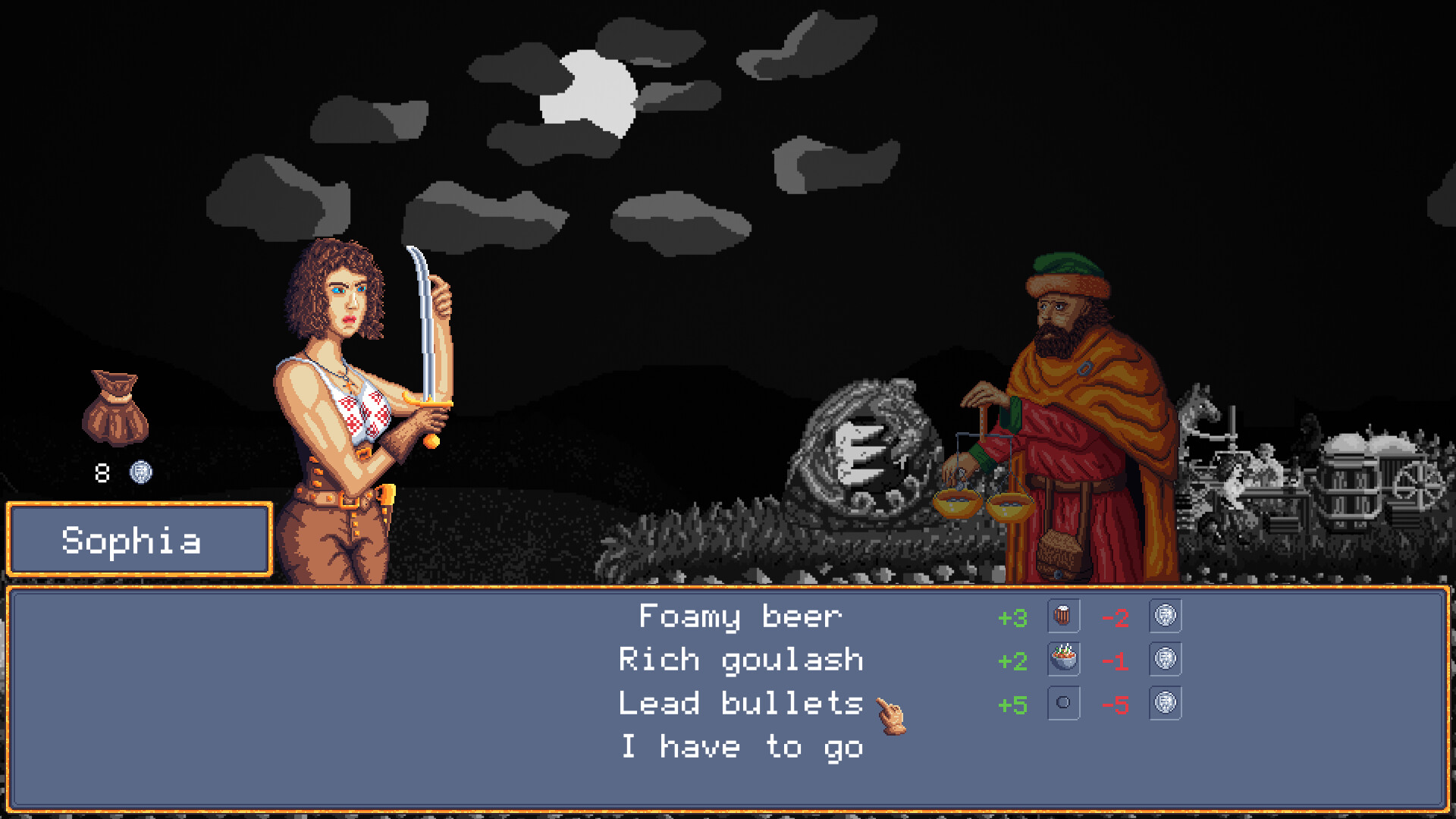The width and height of the screenshot is (1456, 819).
Task: Select the Lead bullets dialogue option
Action: [739, 703]
